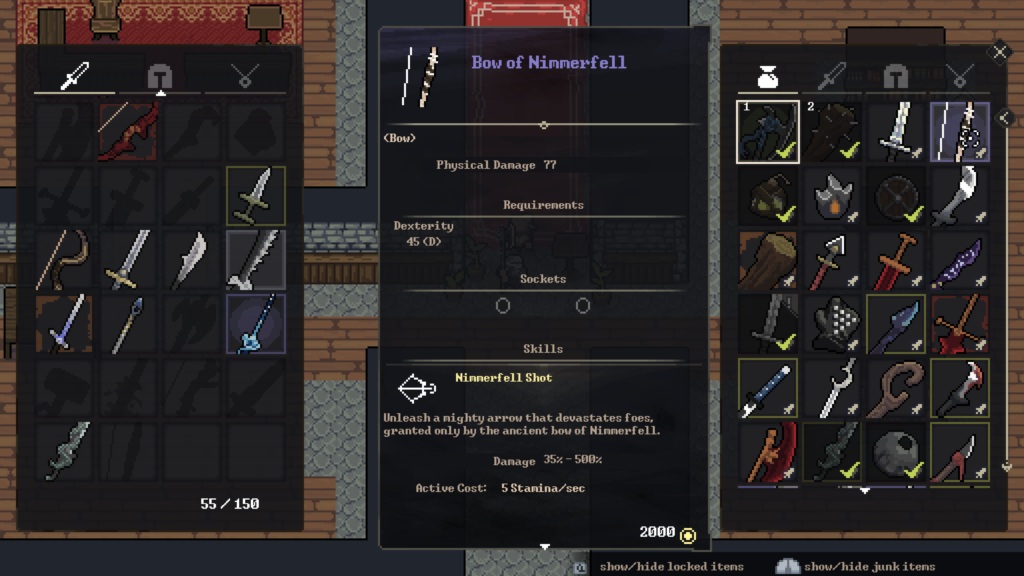Select the grey stone ball in inventory

[x=896, y=451]
